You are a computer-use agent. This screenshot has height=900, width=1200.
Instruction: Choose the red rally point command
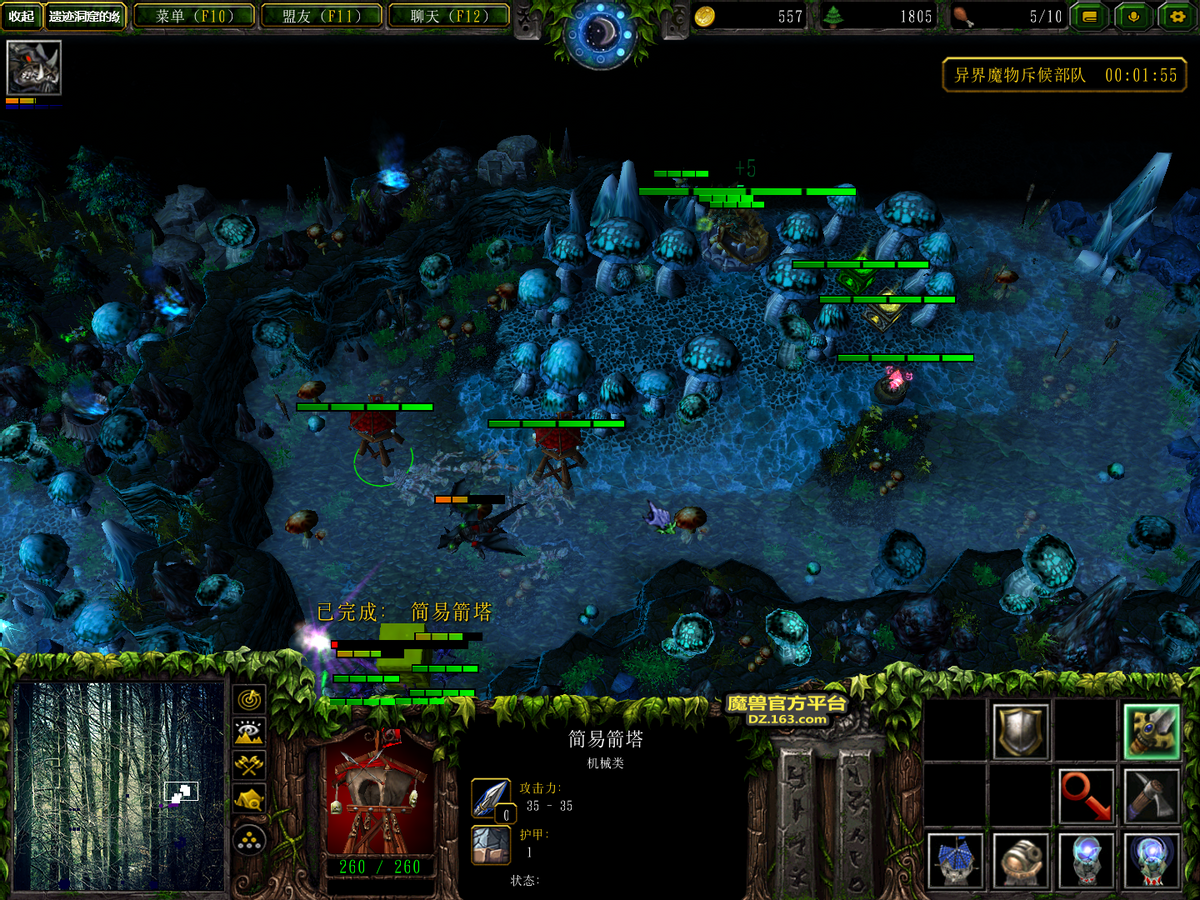pos(1086,796)
